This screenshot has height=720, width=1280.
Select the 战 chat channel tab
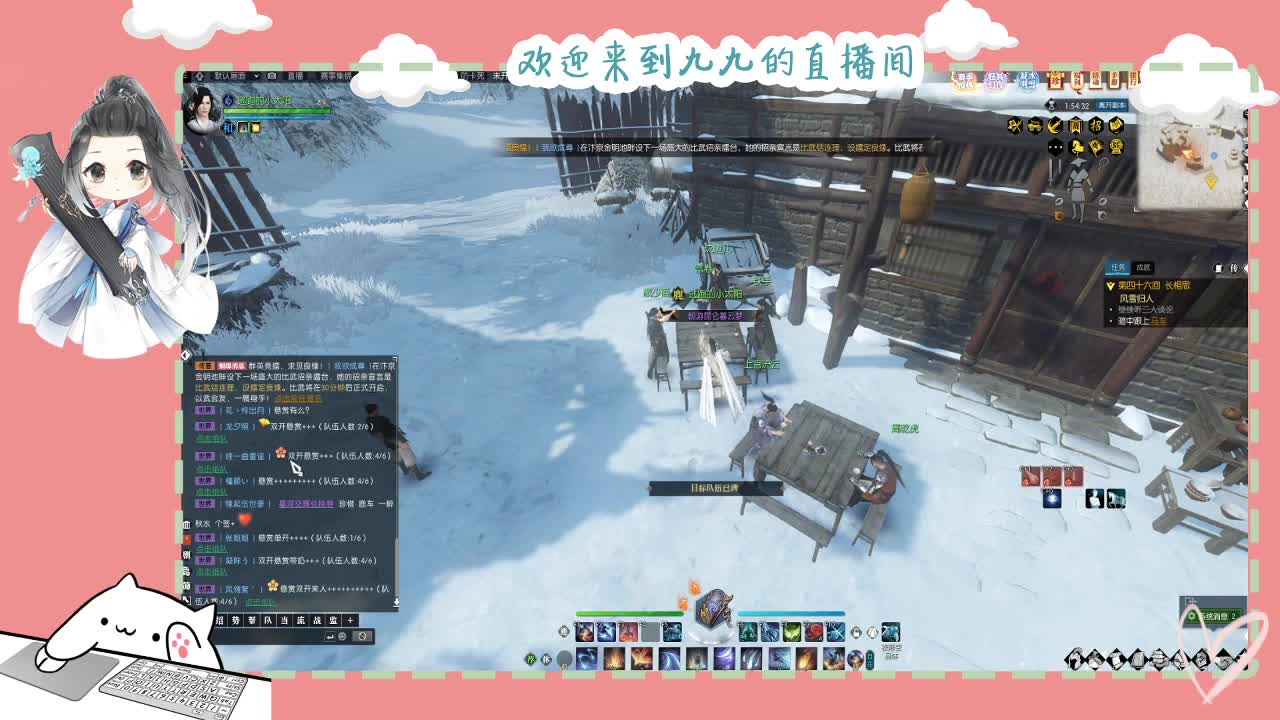318,620
